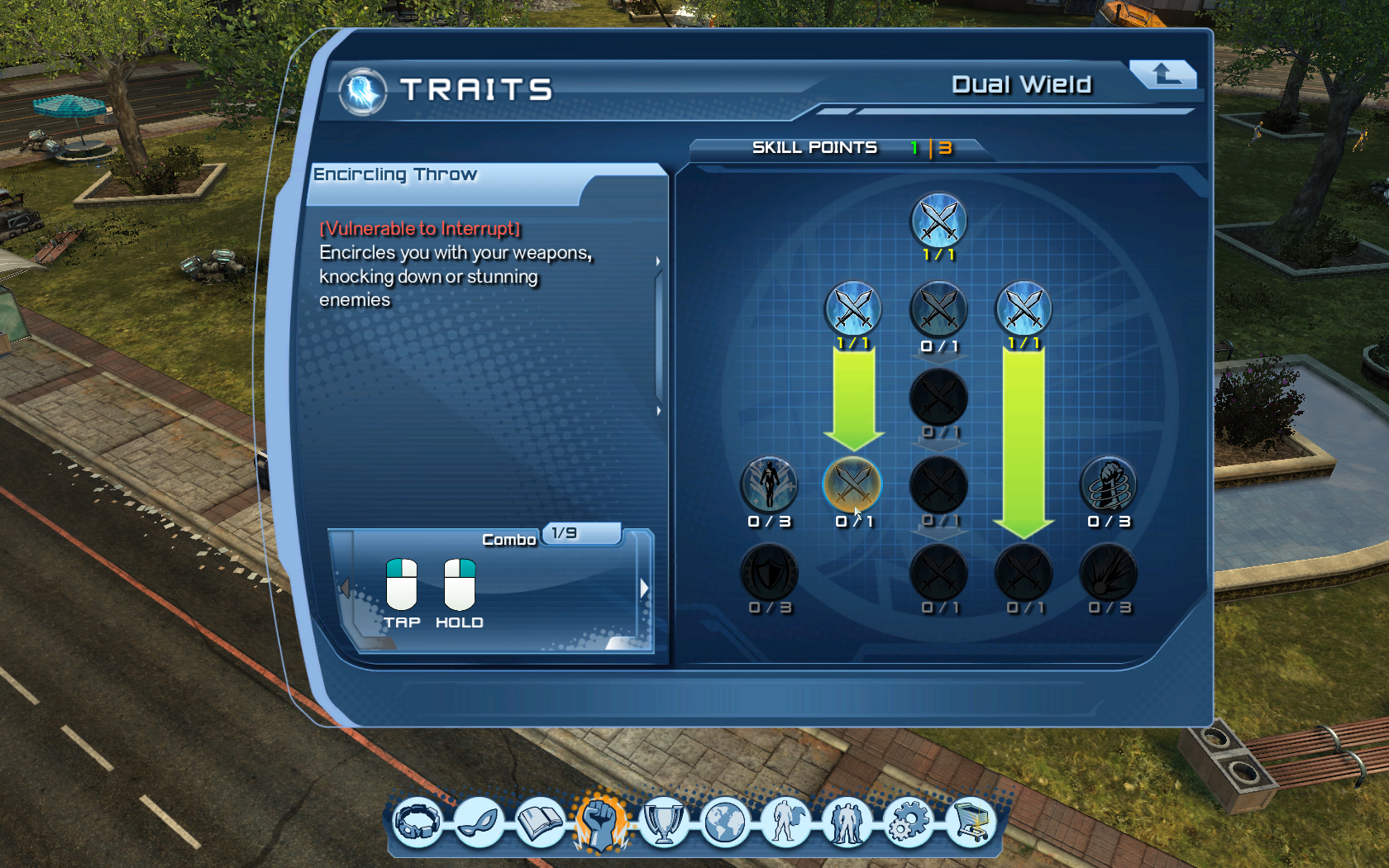This screenshot has width=1389, height=868.
Task: Open the gears settings menu
Action: pyautogui.click(x=908, y=823)
